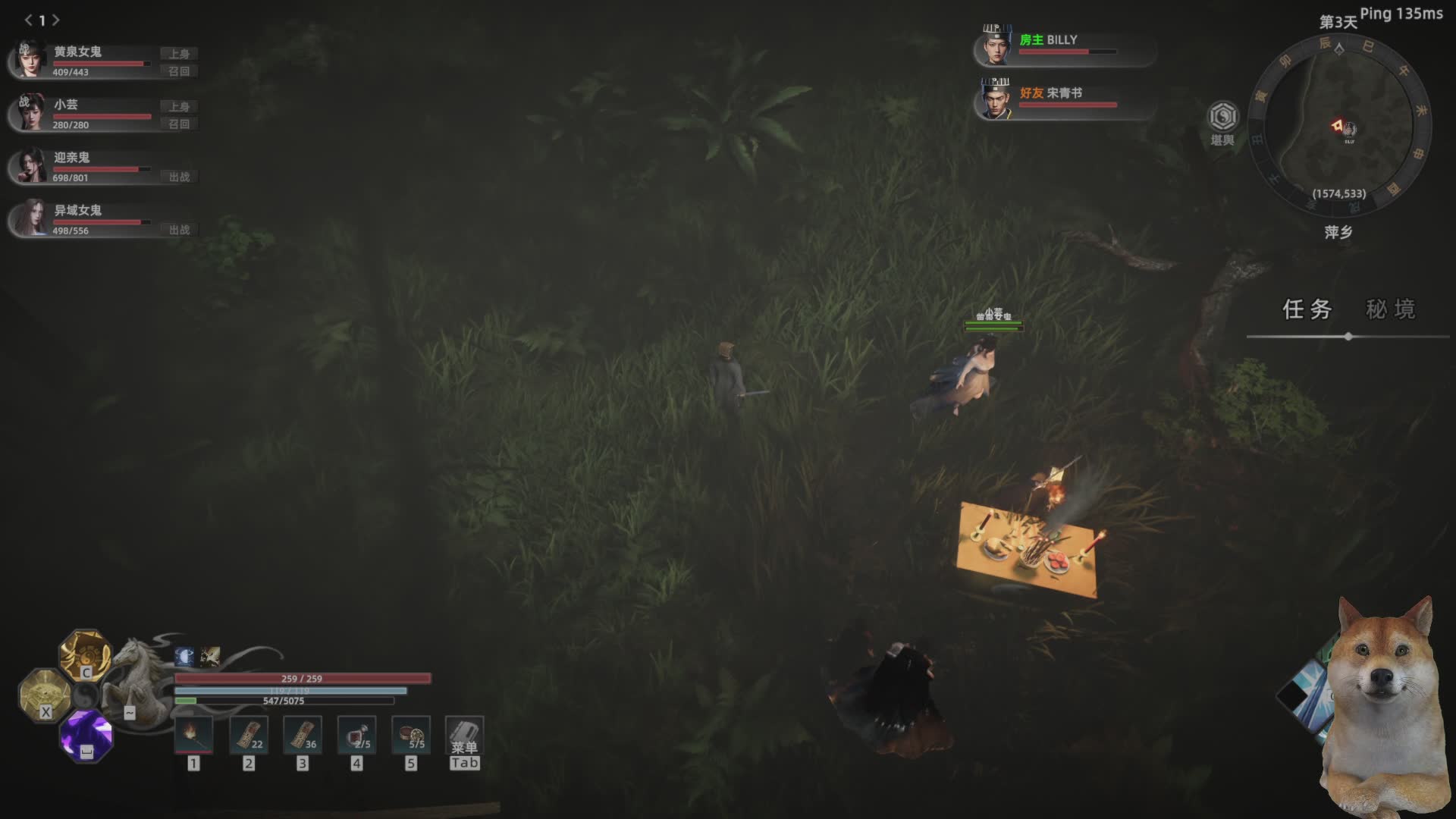Open the circular minimap of 萍乡
This screenshot has width=1456, height=819.
(1339, 126)
